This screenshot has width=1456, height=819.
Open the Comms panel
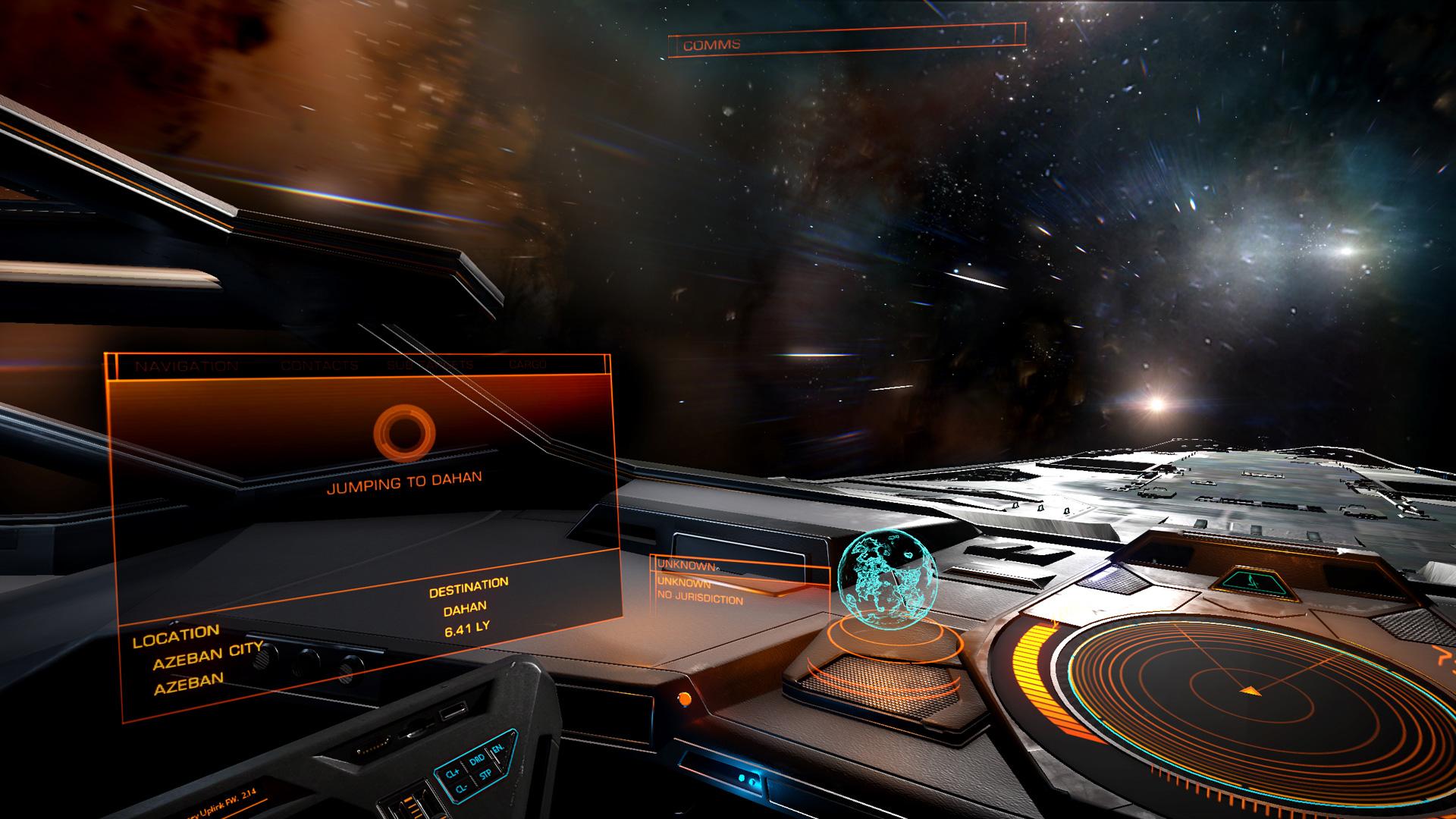click(x=711, y=45)
